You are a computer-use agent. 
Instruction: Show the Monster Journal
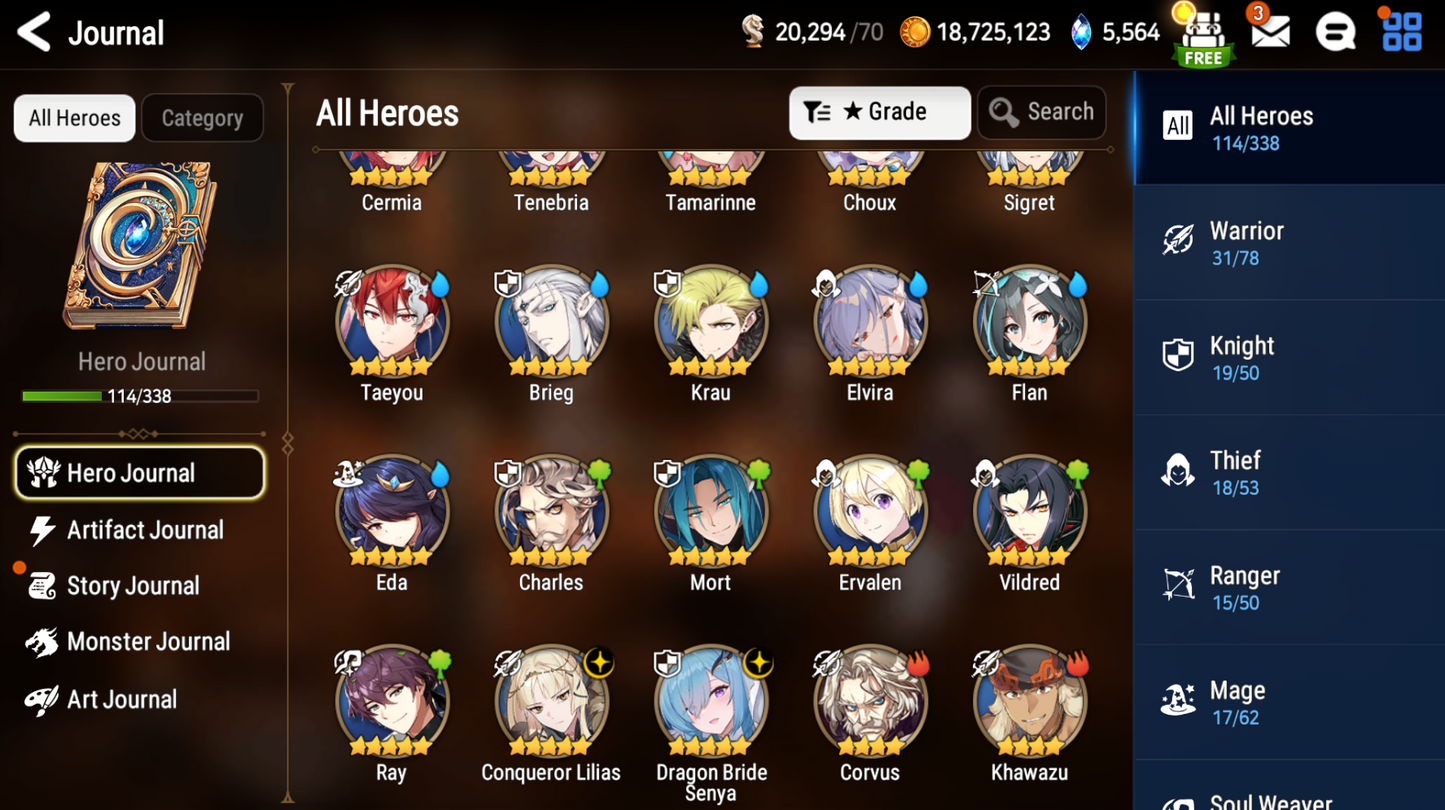(x=147, y=642)
